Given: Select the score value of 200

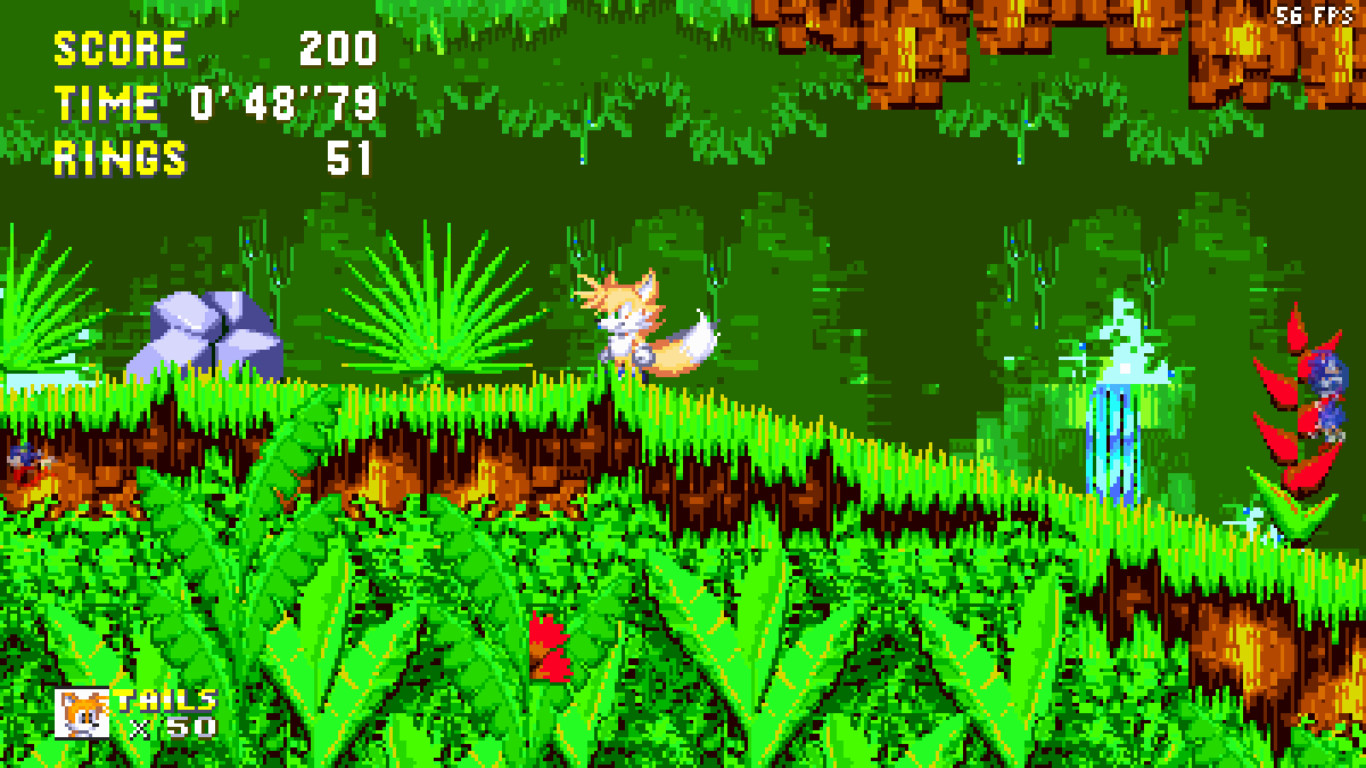Looking at the screenshot, I should tap(340, 45).
